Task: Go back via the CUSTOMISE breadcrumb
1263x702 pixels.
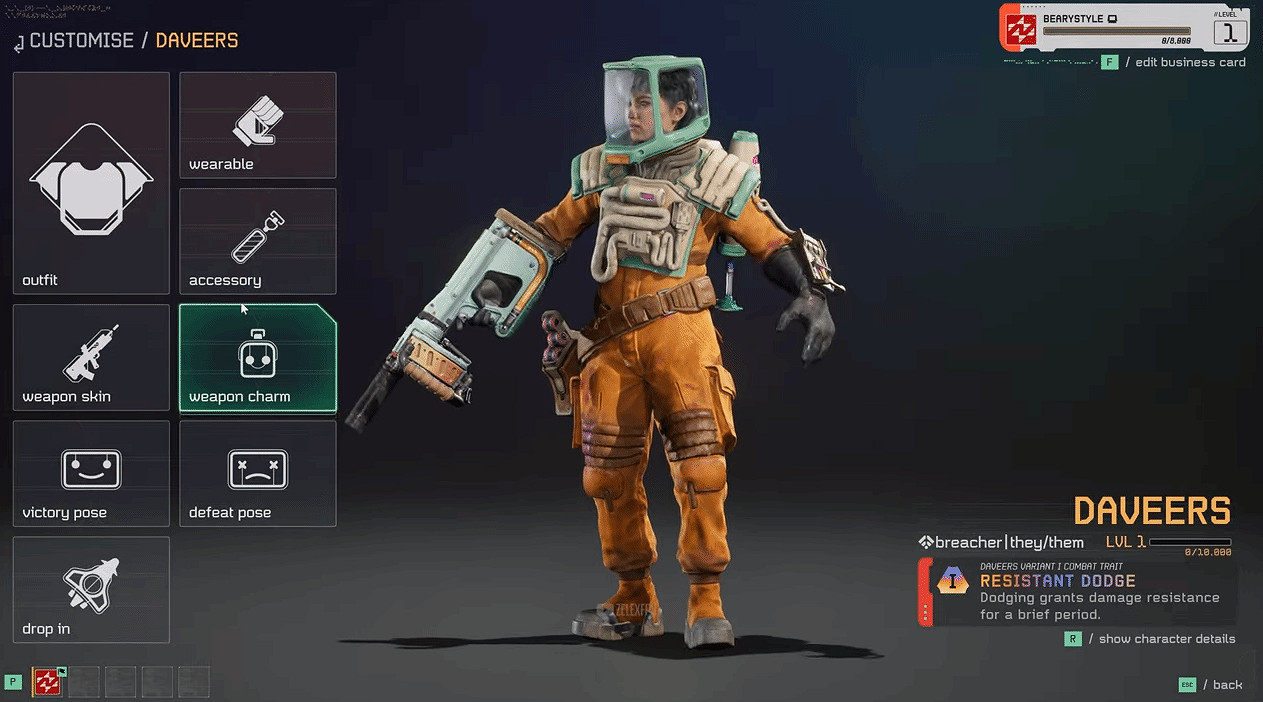Action: coord(81,41)
